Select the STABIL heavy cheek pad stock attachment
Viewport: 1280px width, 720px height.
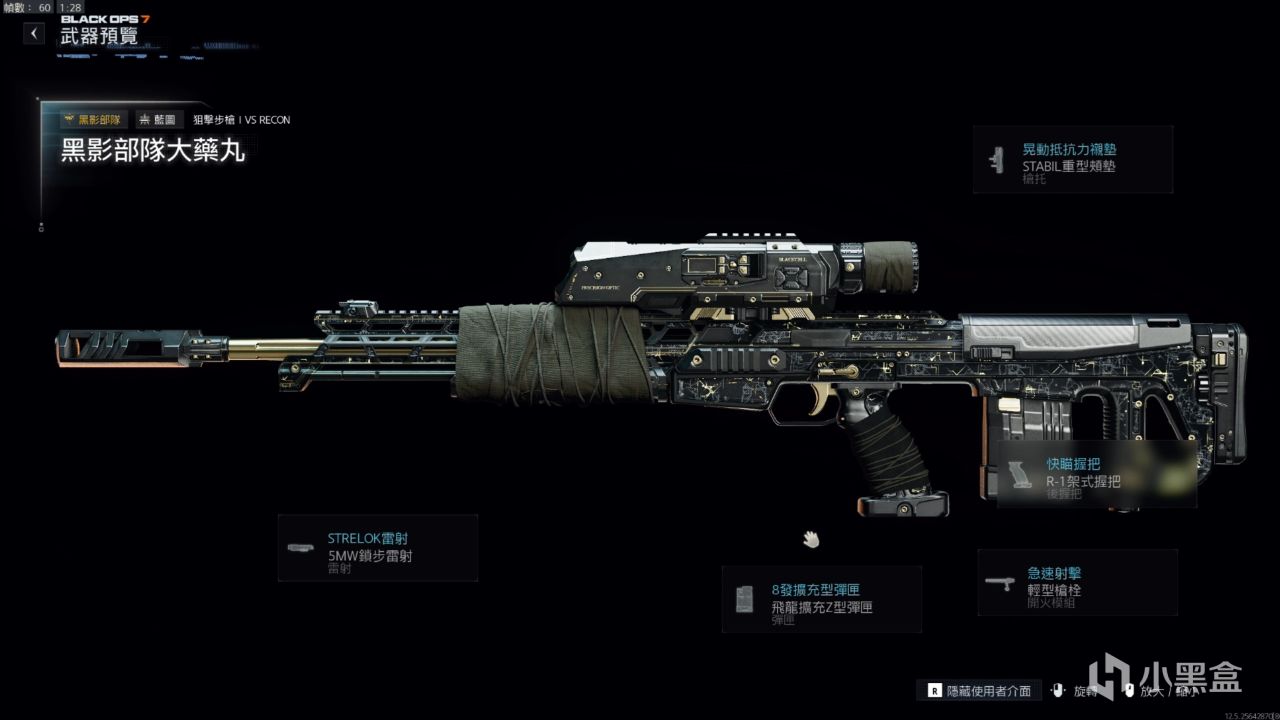[x=1072, y=159]
